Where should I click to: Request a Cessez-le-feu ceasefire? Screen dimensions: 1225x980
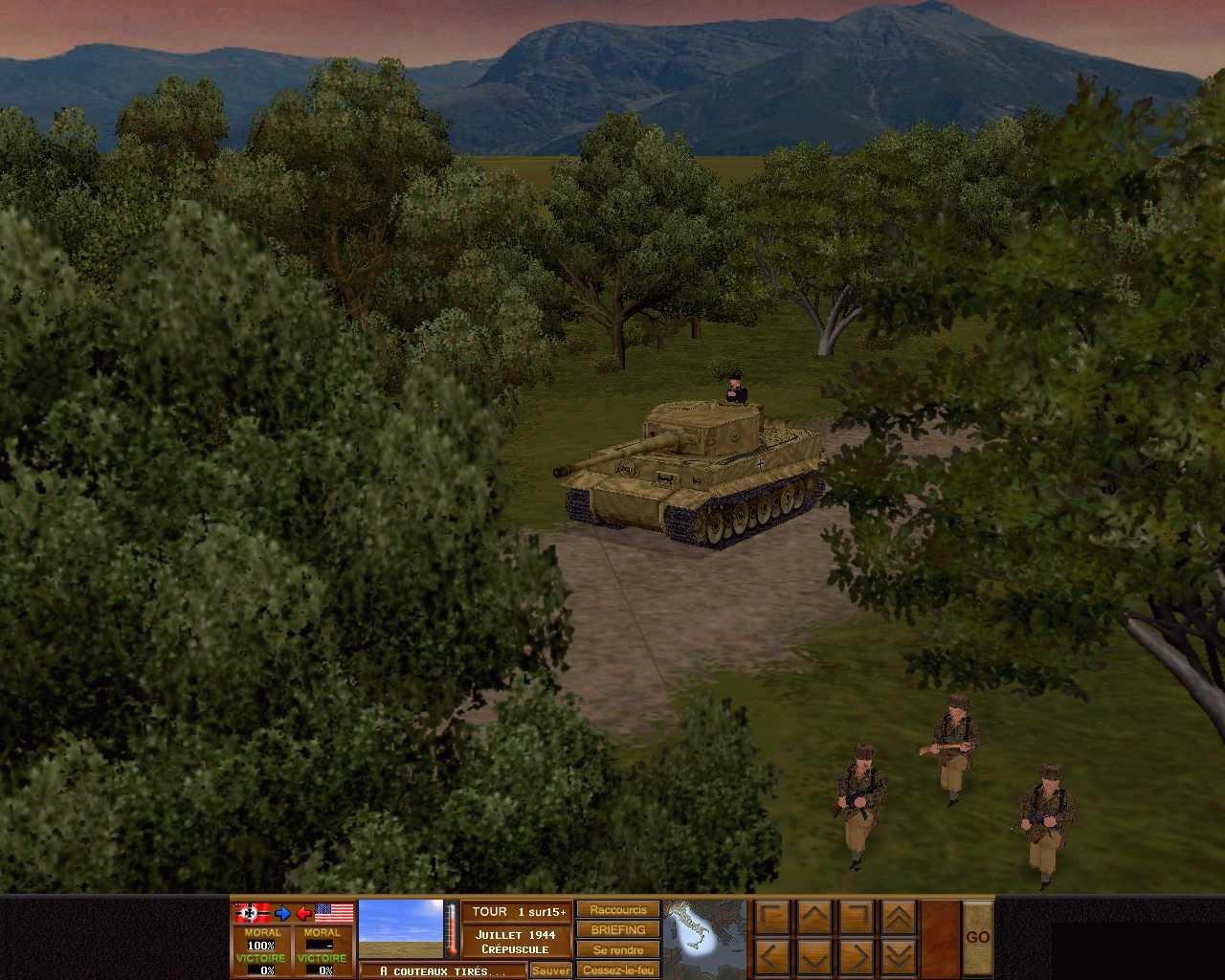coord(617,970)
